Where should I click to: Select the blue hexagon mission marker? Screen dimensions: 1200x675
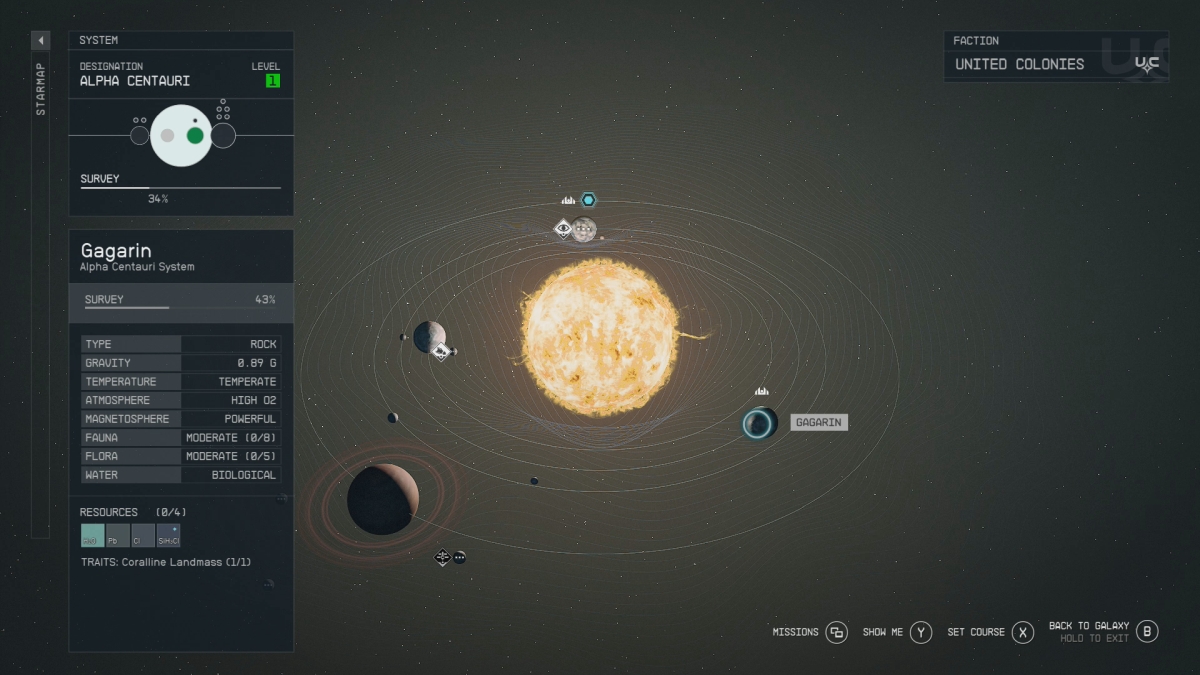[588, 200]
